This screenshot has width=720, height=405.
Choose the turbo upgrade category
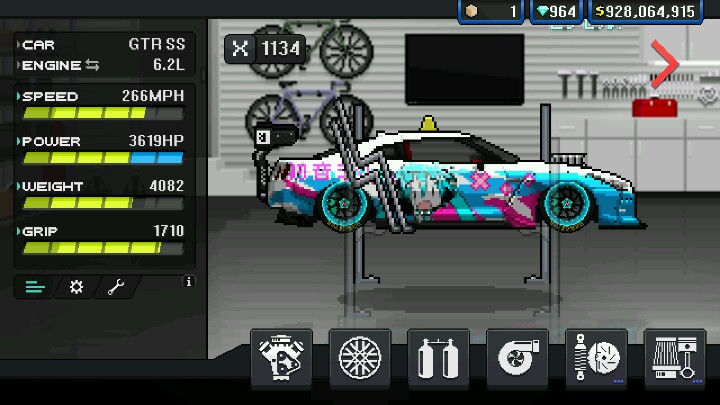pyautogui.click(x=517, y=357)
